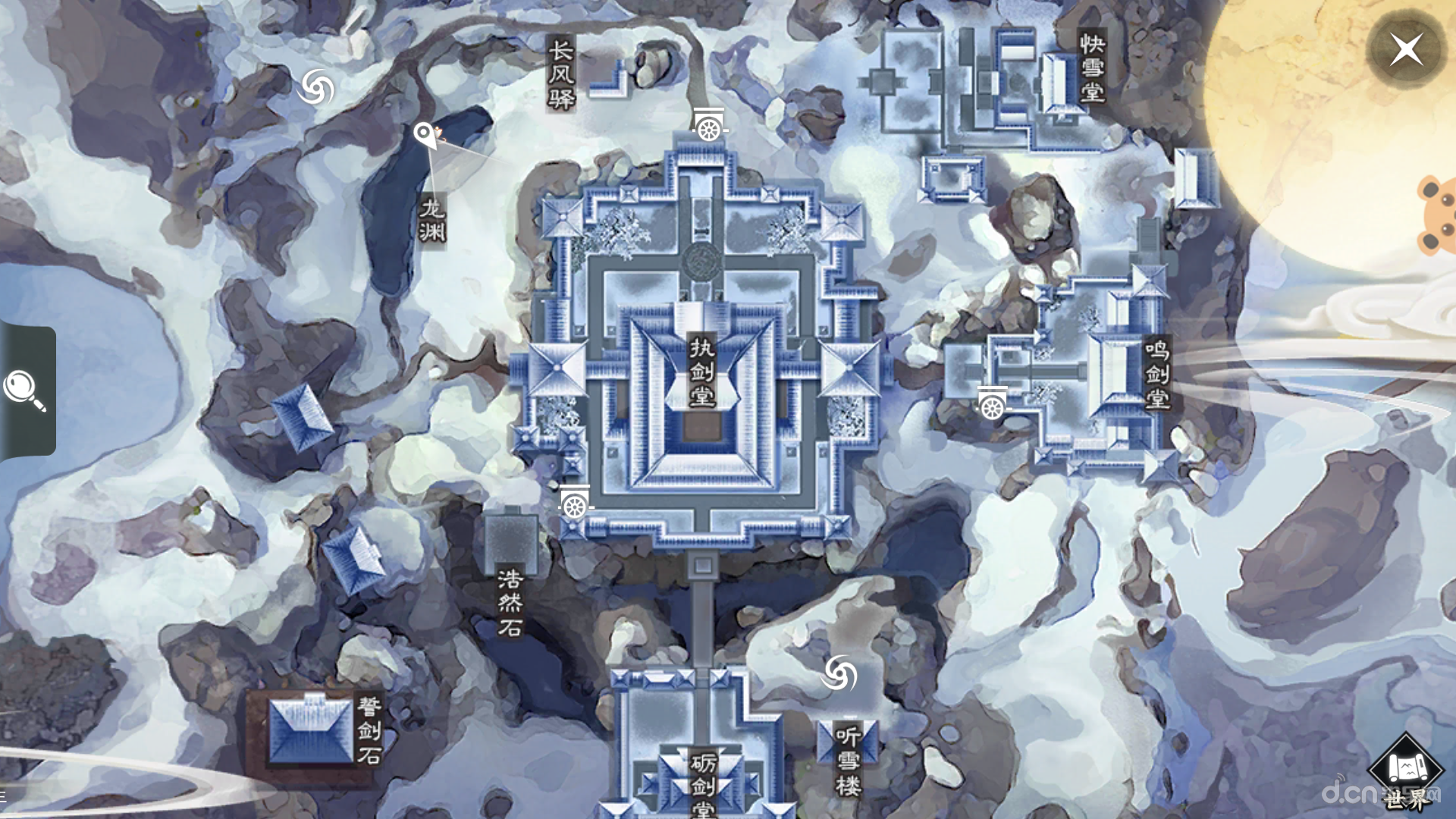Select the 执剑堂 location label
1456x819 pixels.
coord(701,372)
